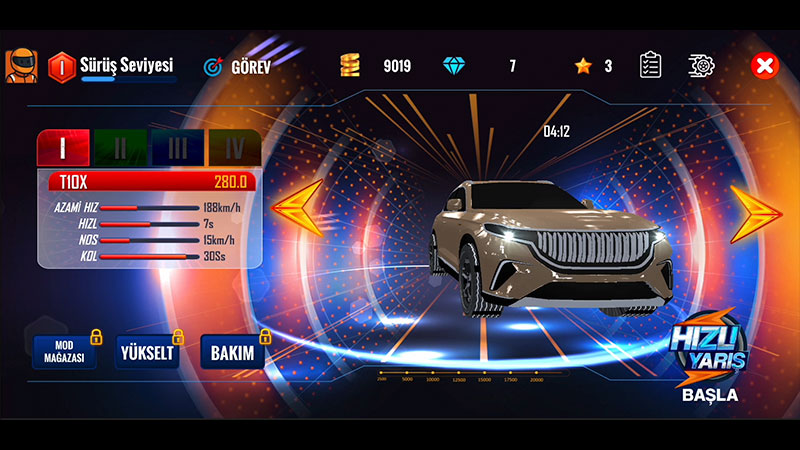The width and height of the screenshot is (800, 450).
Task: Switch to the green tier II tab
Action: pyautogui.click(x=120, y=148)
